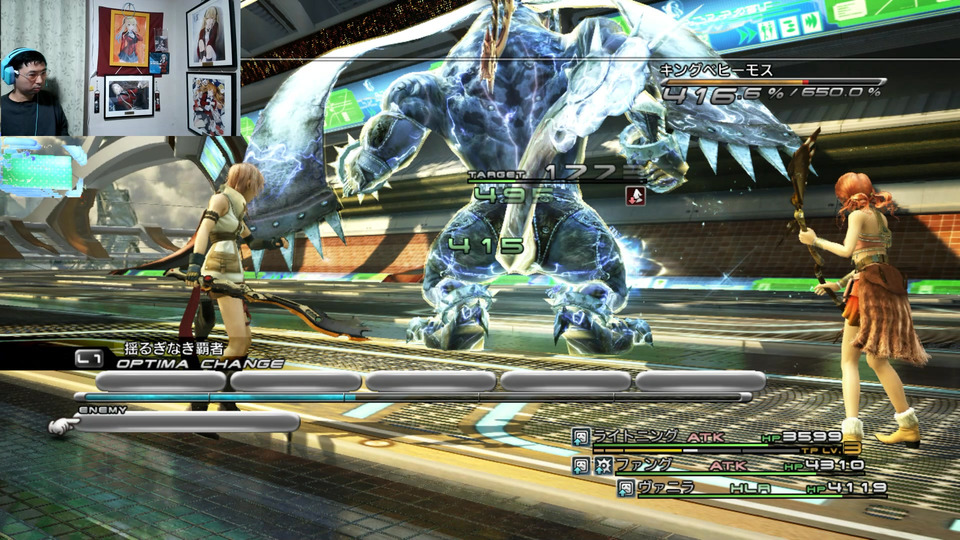Image resolution: width=960 pixels, height=540 pixels.
Task: Select ライトニング in the party list
Action: (636, 436)
